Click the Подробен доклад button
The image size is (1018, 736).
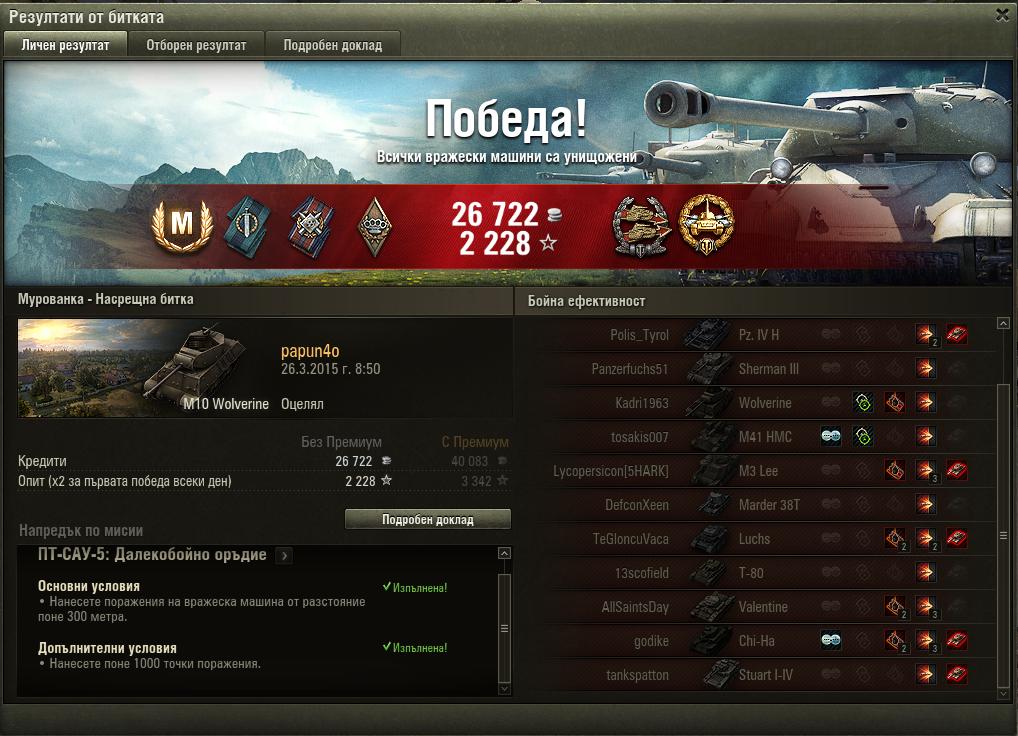(427, 520)
